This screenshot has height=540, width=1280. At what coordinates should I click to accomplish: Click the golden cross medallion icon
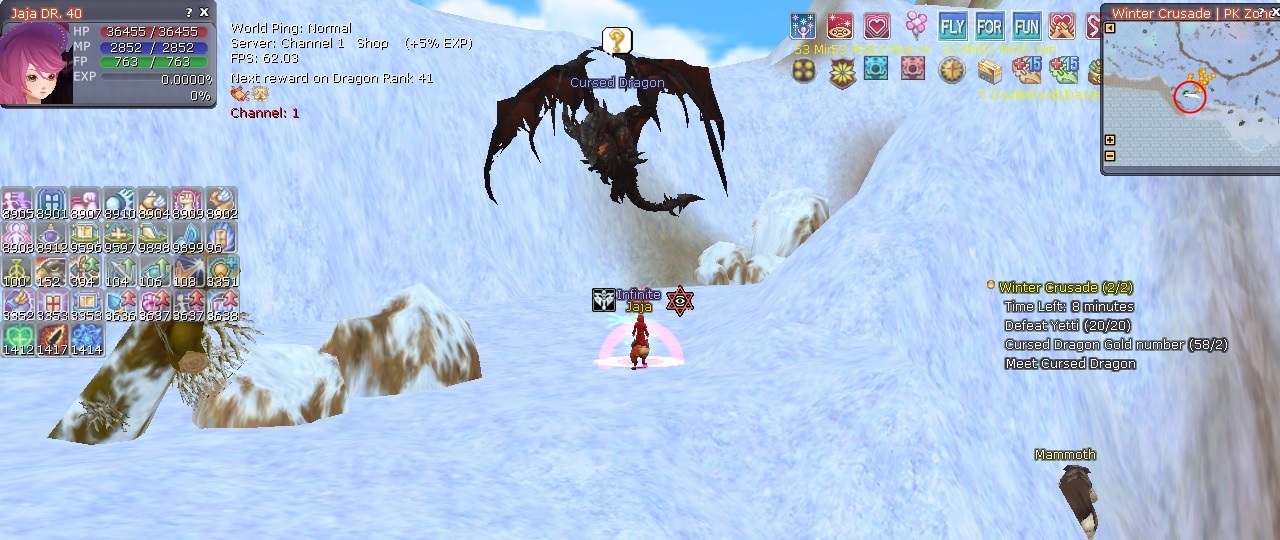pyautogui.click(x=950, y=70)
